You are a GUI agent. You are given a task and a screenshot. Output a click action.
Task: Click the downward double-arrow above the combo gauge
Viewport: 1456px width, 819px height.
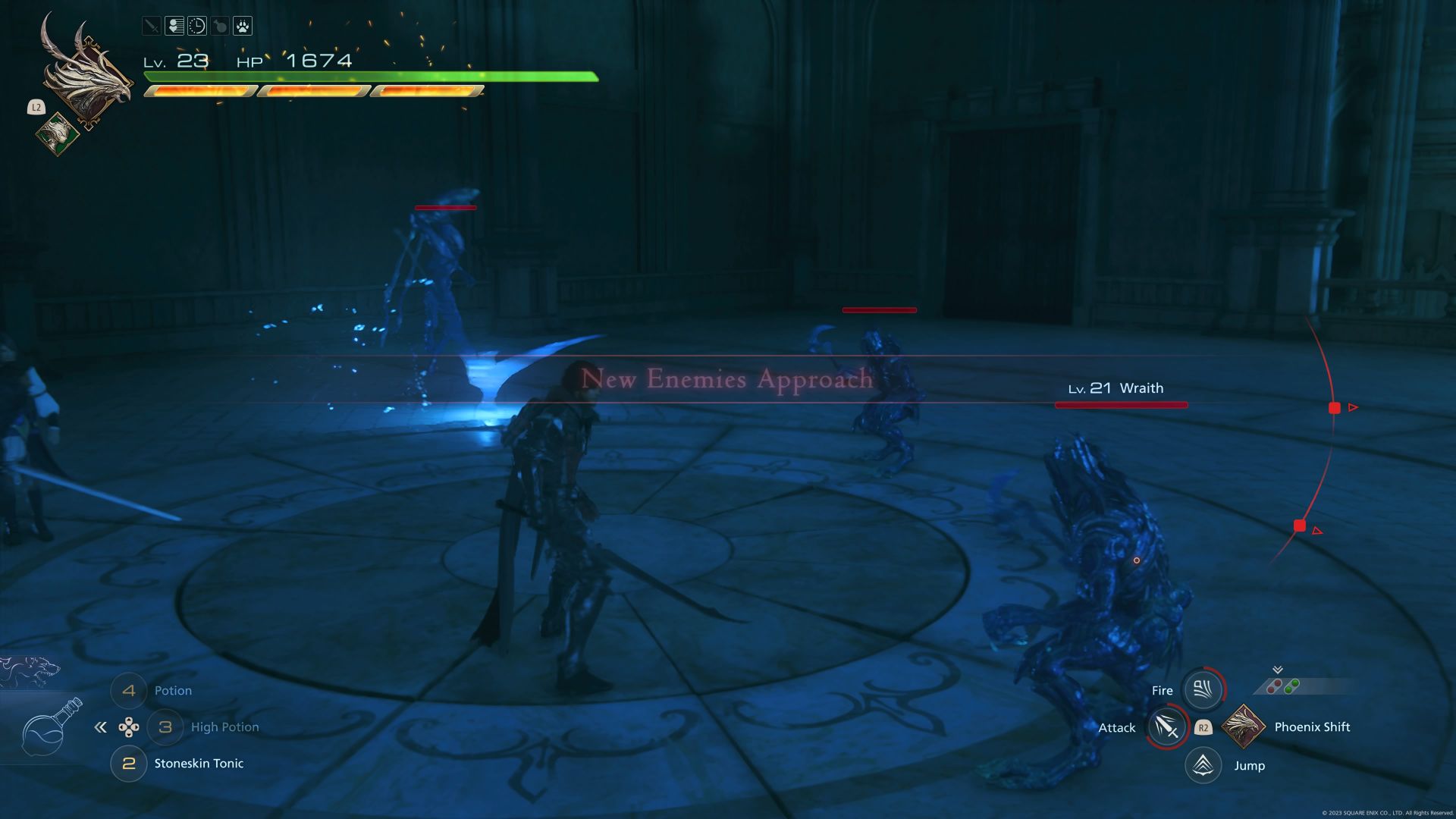point(1277,670)
